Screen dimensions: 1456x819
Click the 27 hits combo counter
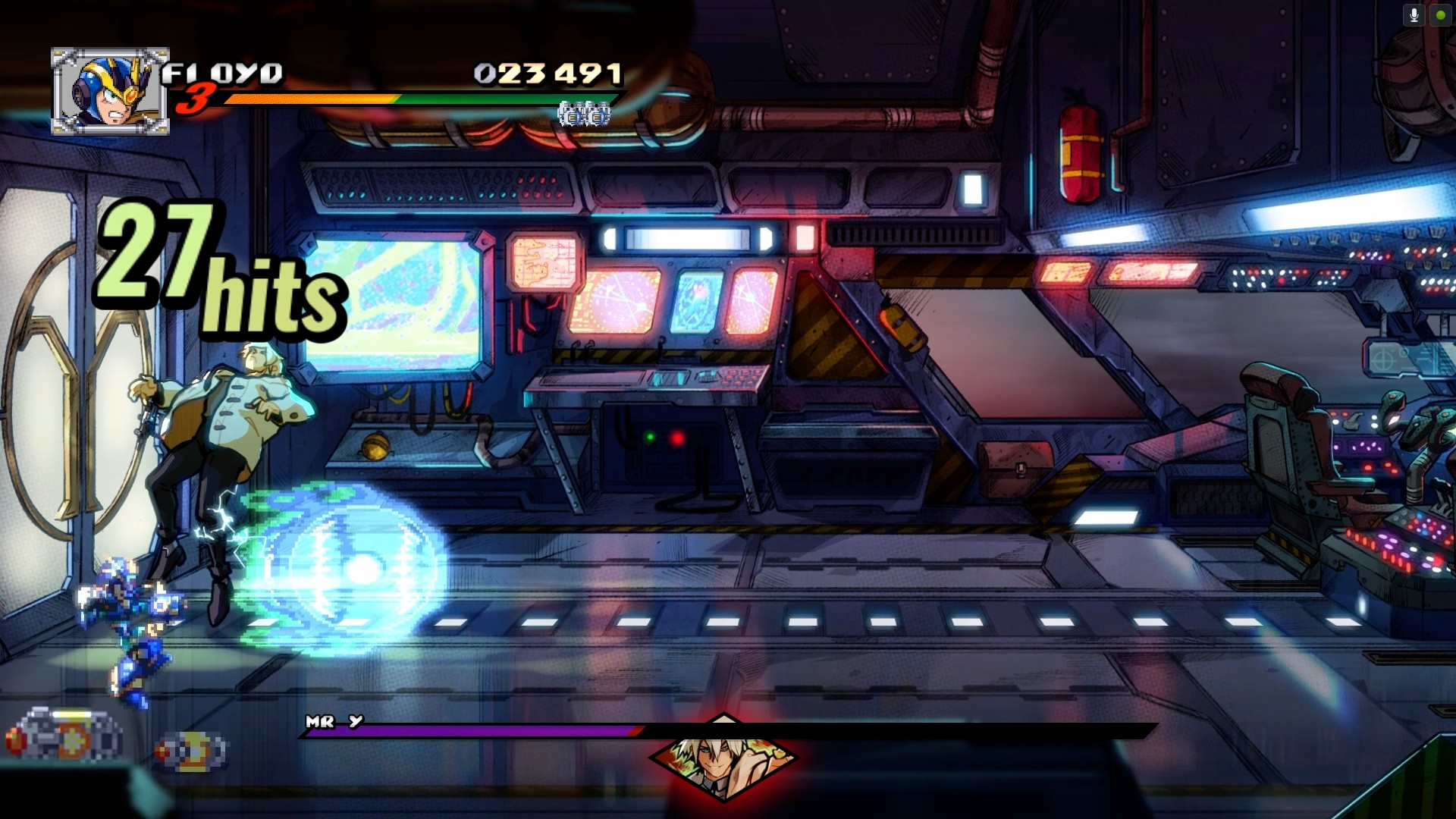pyautogui.click(x=220, y=262)
